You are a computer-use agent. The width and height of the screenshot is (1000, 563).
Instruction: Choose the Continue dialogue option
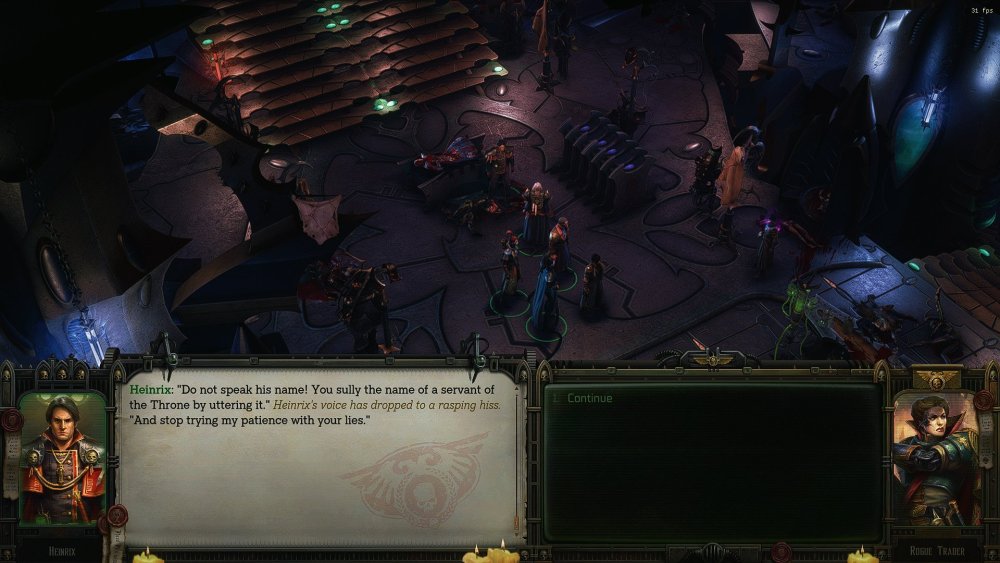[589, 398]
